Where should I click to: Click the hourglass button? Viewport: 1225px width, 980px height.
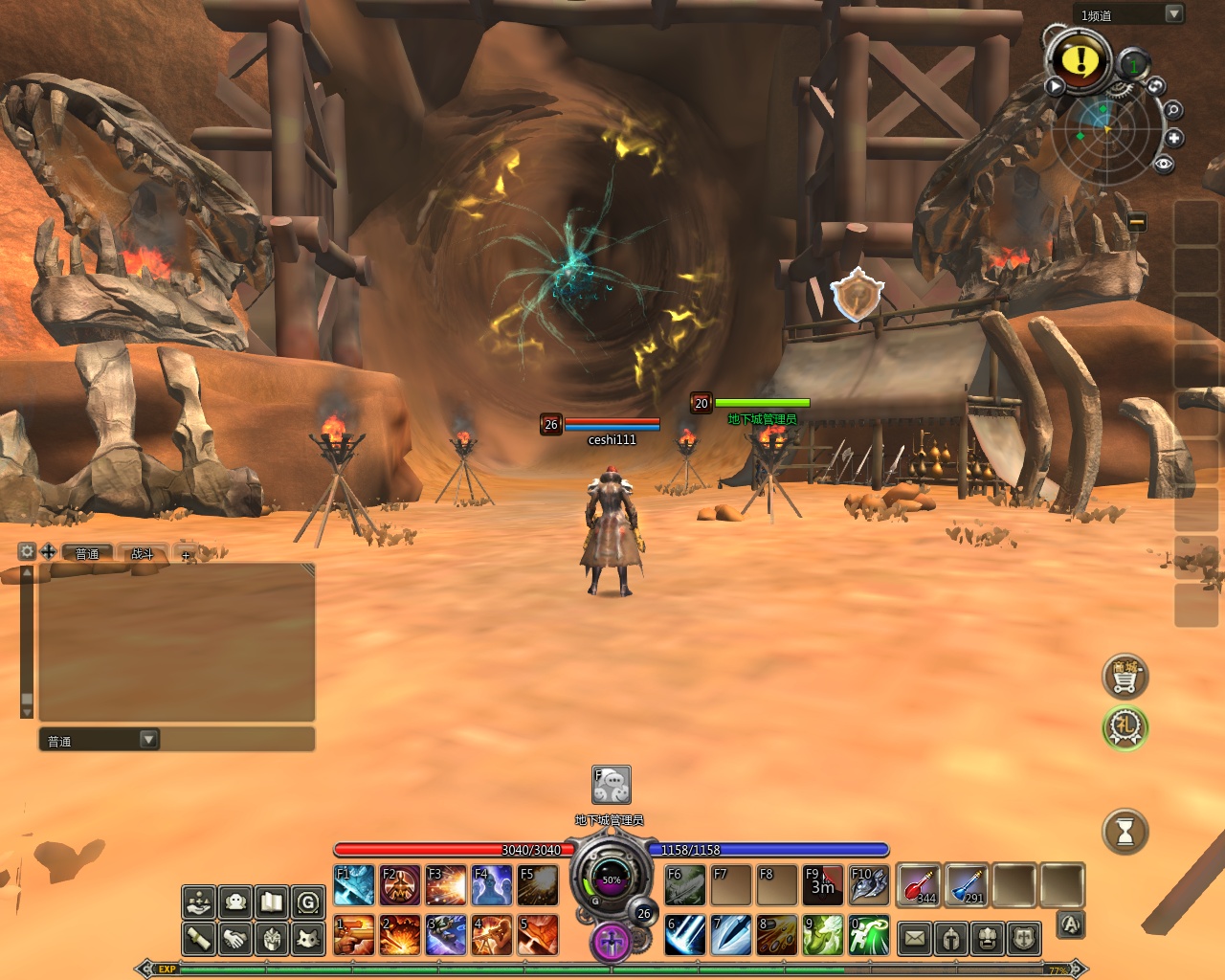point(1125,833)
